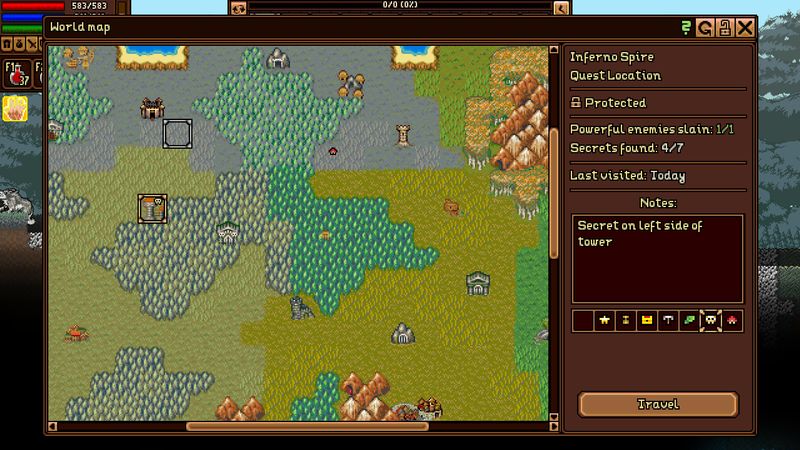Toggle the padlock lock button

click(725, 28)
